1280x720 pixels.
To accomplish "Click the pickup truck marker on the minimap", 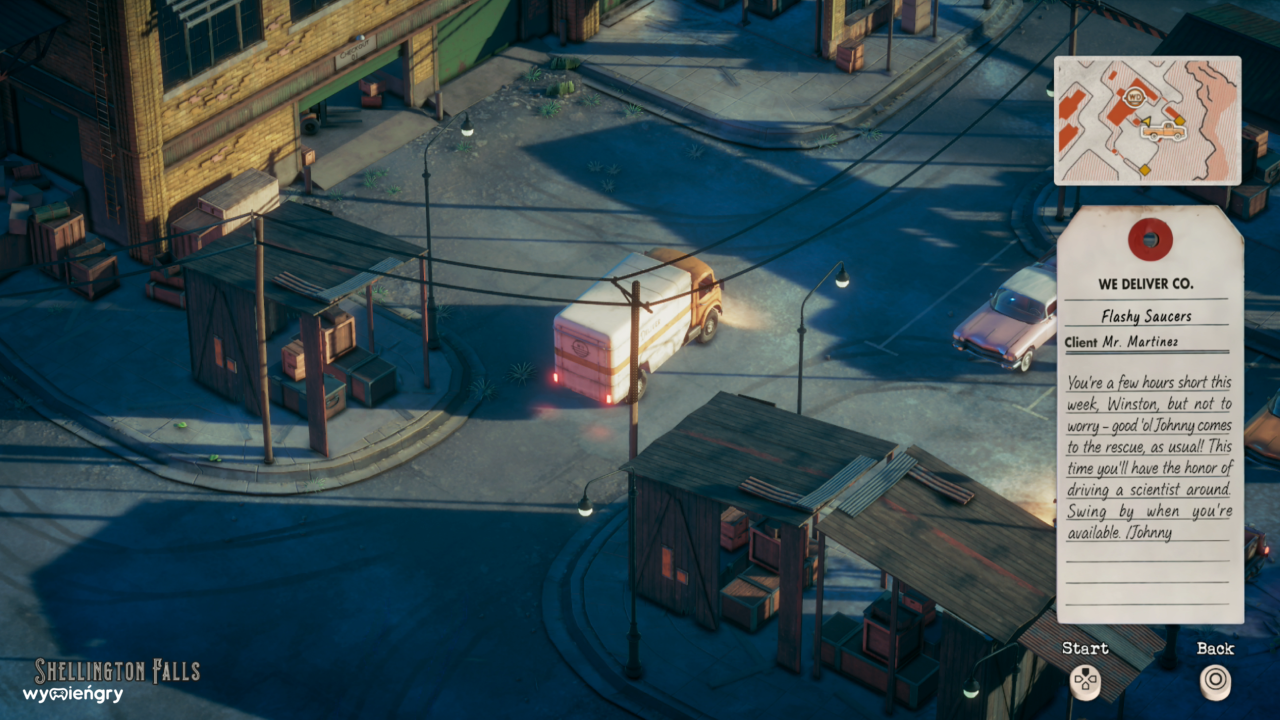I will coord(1164,130).
